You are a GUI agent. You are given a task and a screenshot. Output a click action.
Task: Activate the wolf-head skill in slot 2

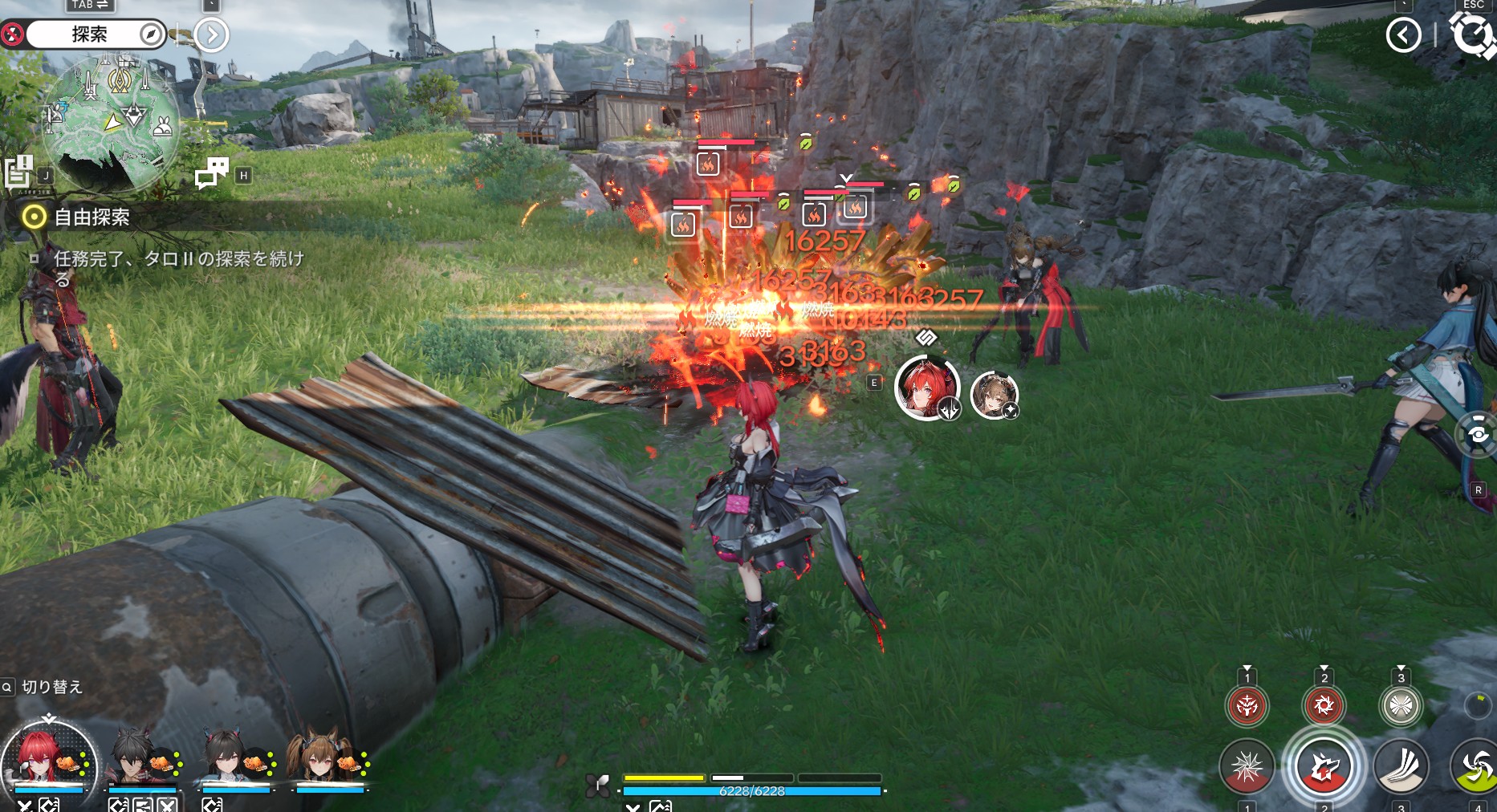[1325, 766]
